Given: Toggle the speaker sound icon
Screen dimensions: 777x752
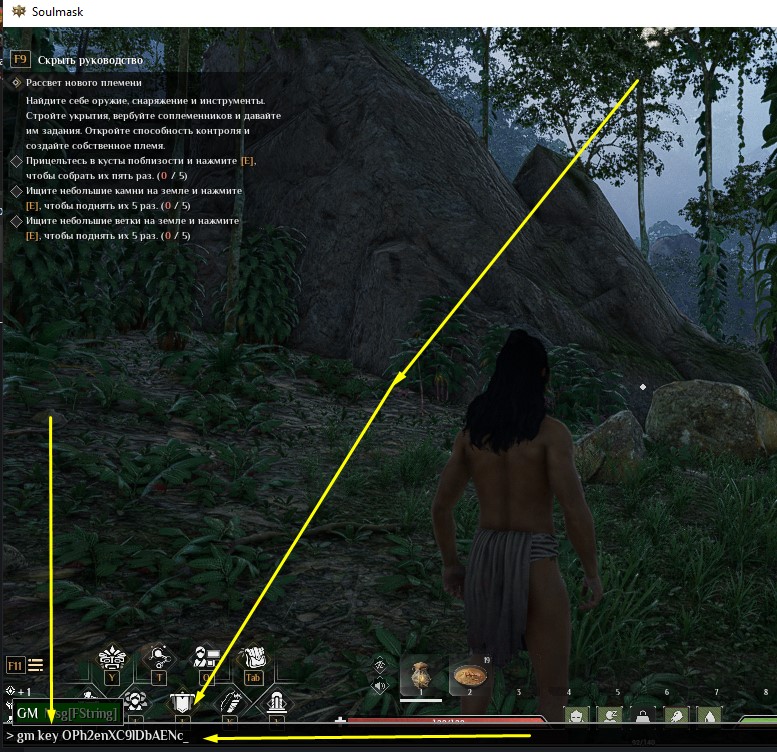Looking at the screenshot, I should [380, 686].
